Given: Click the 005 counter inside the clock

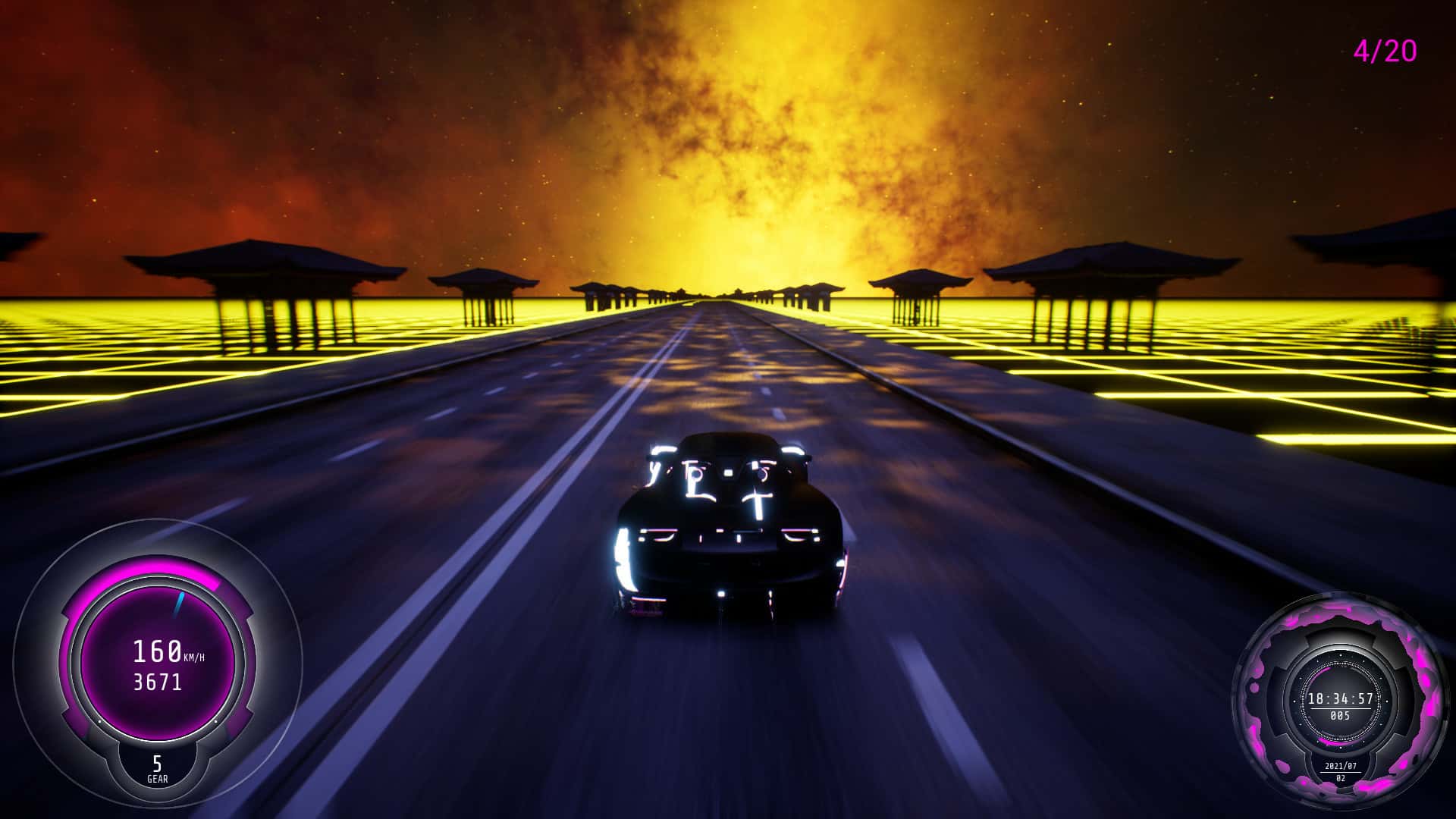Looking at the screenshot, I should [x=1340, y=714].
